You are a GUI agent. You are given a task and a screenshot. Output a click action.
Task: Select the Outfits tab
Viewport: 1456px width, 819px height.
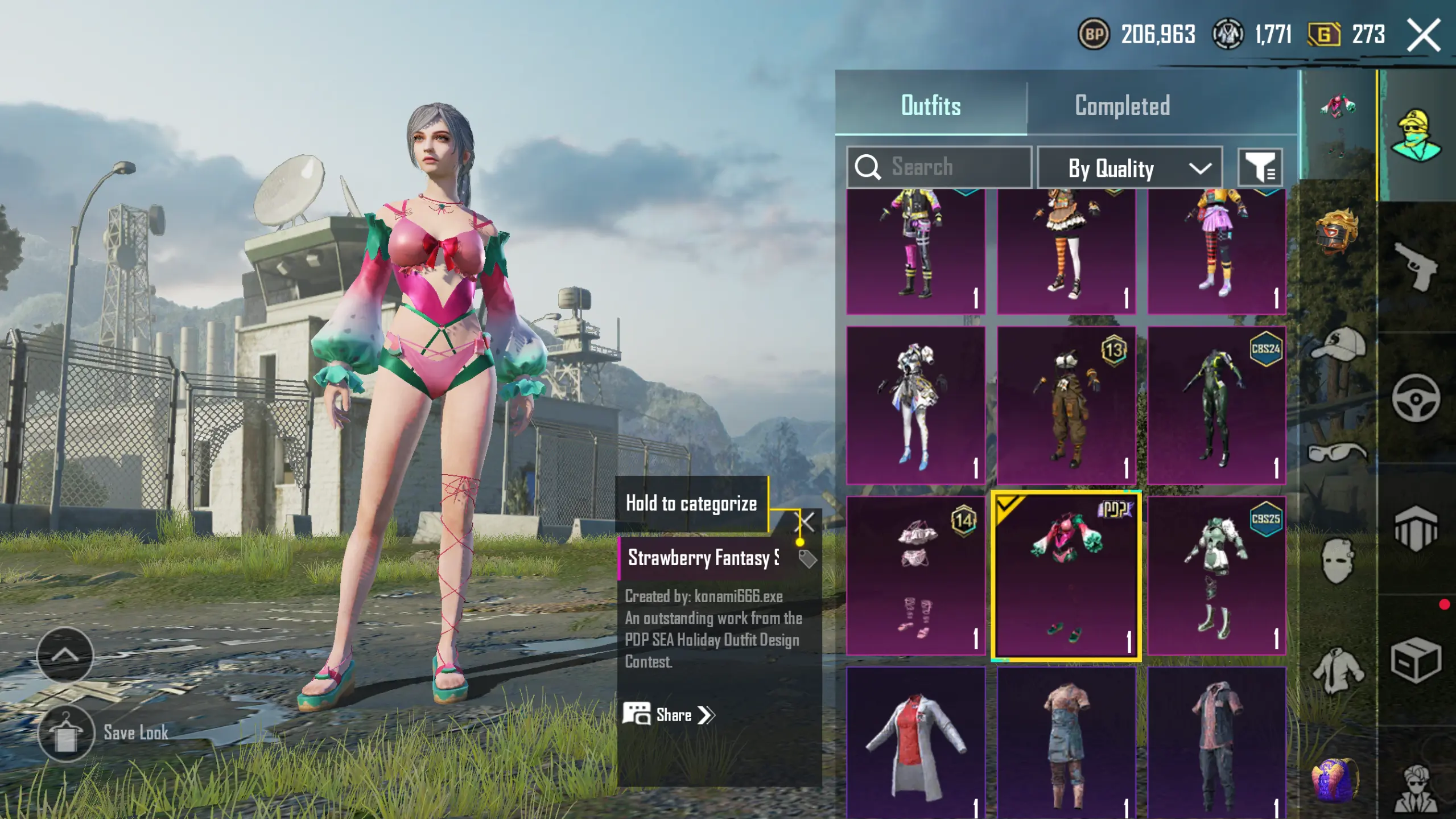pyautogui.click(x=931, y=106)
